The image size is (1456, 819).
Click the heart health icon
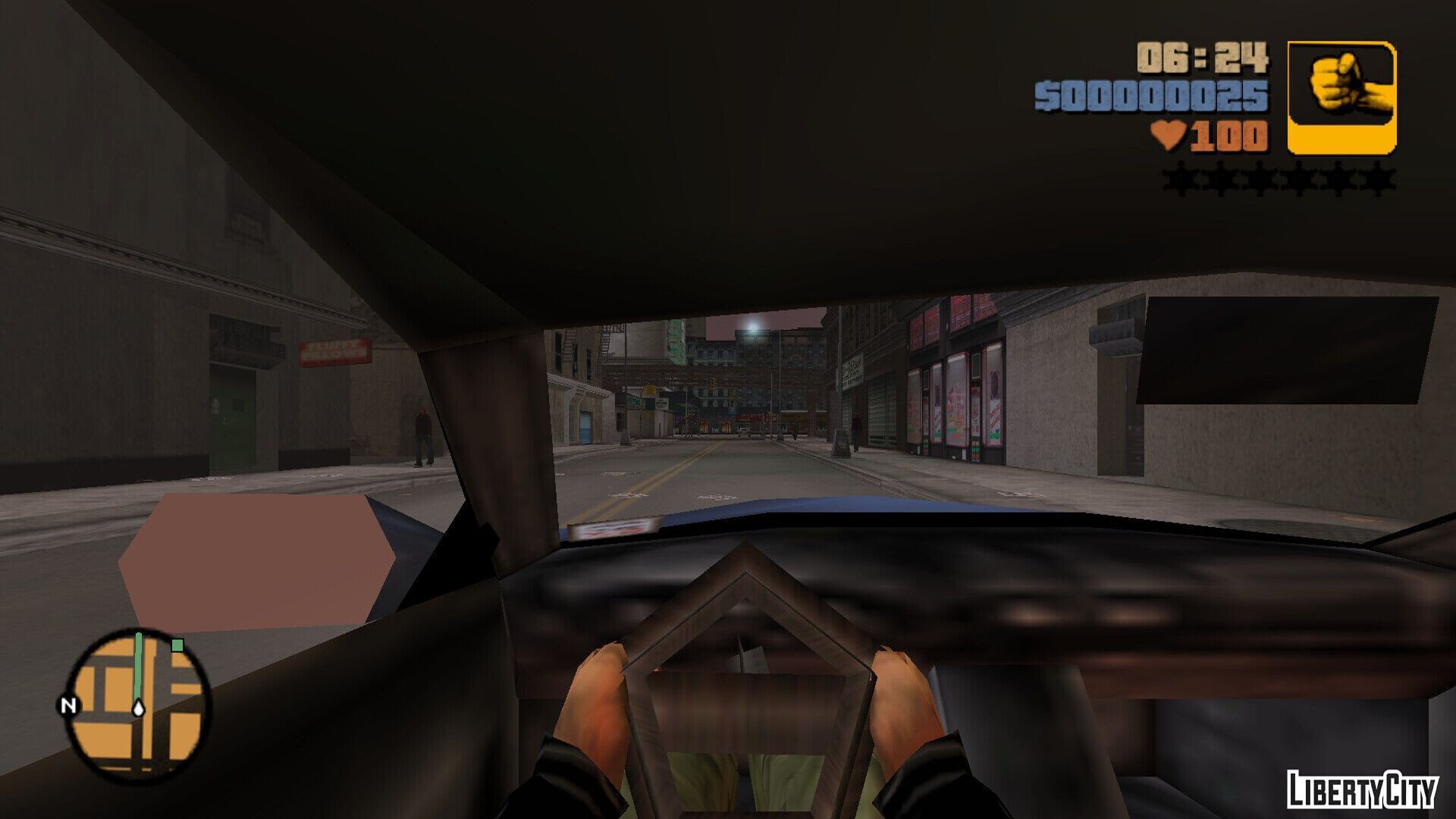1168,136
